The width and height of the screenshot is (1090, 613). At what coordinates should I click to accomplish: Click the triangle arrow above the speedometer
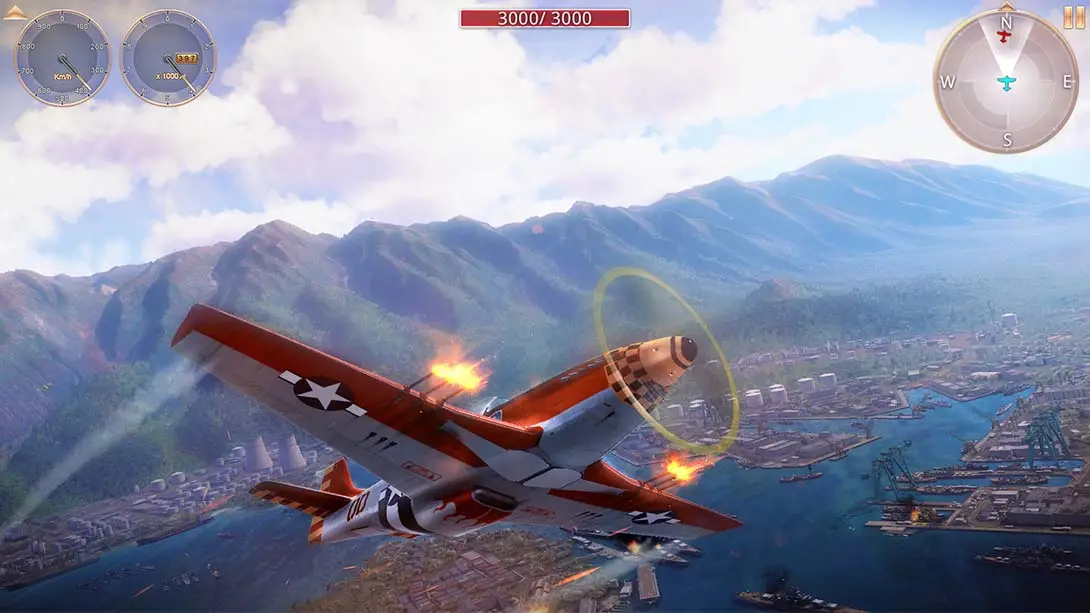(14, 14)
